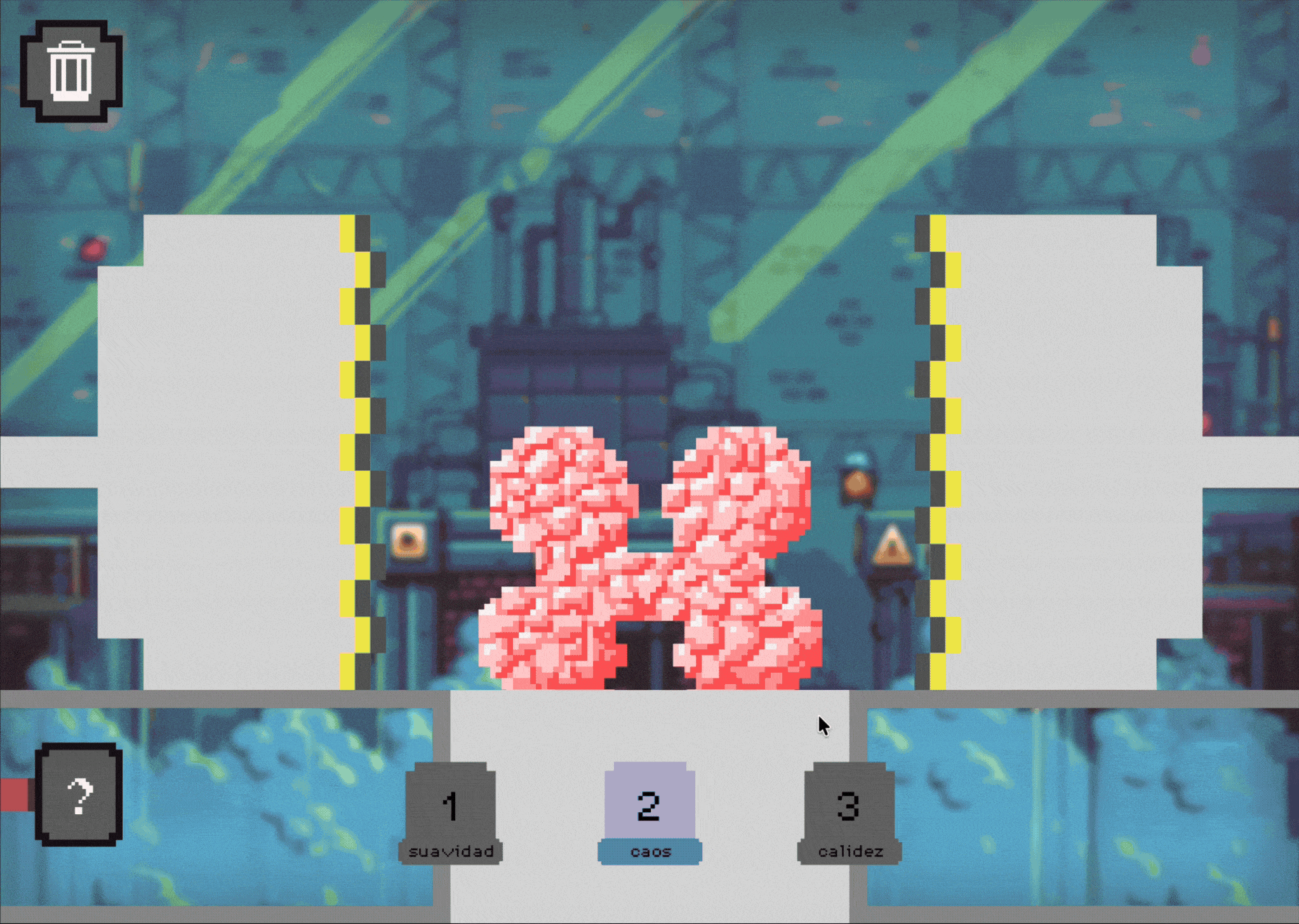Click the suavidad label tag
1299x924 pixels.
pos(451,852)
